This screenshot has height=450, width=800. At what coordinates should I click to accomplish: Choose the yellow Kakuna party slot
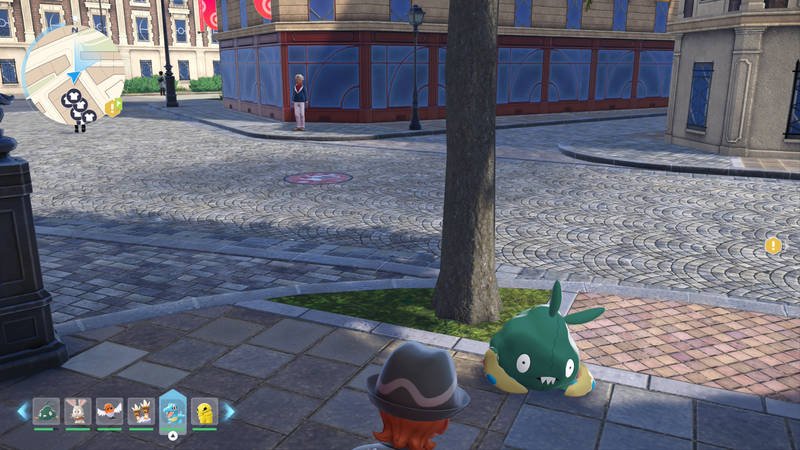(204, 411)
